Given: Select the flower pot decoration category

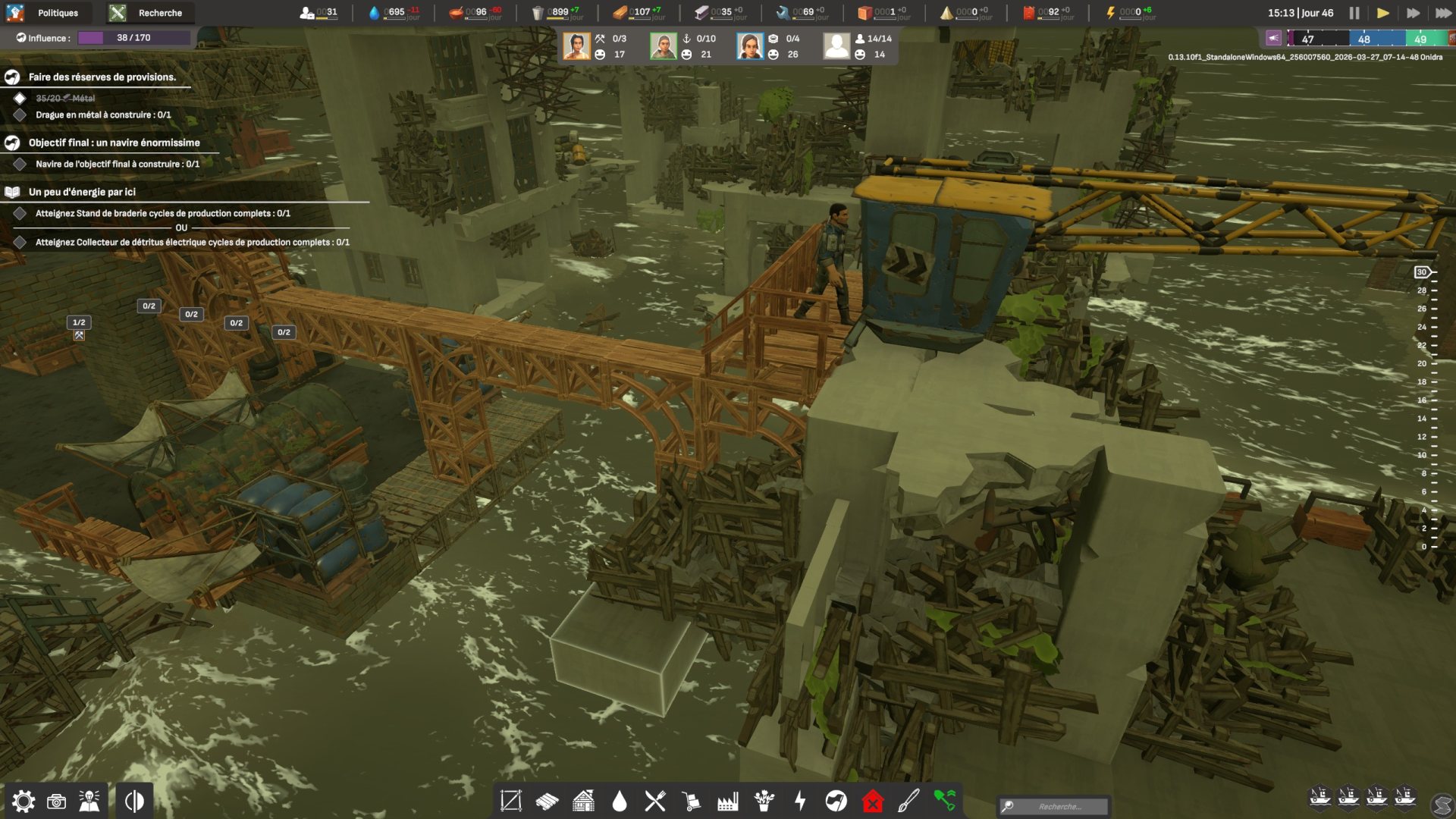Looking at the screenshot, I should (764, 801).
